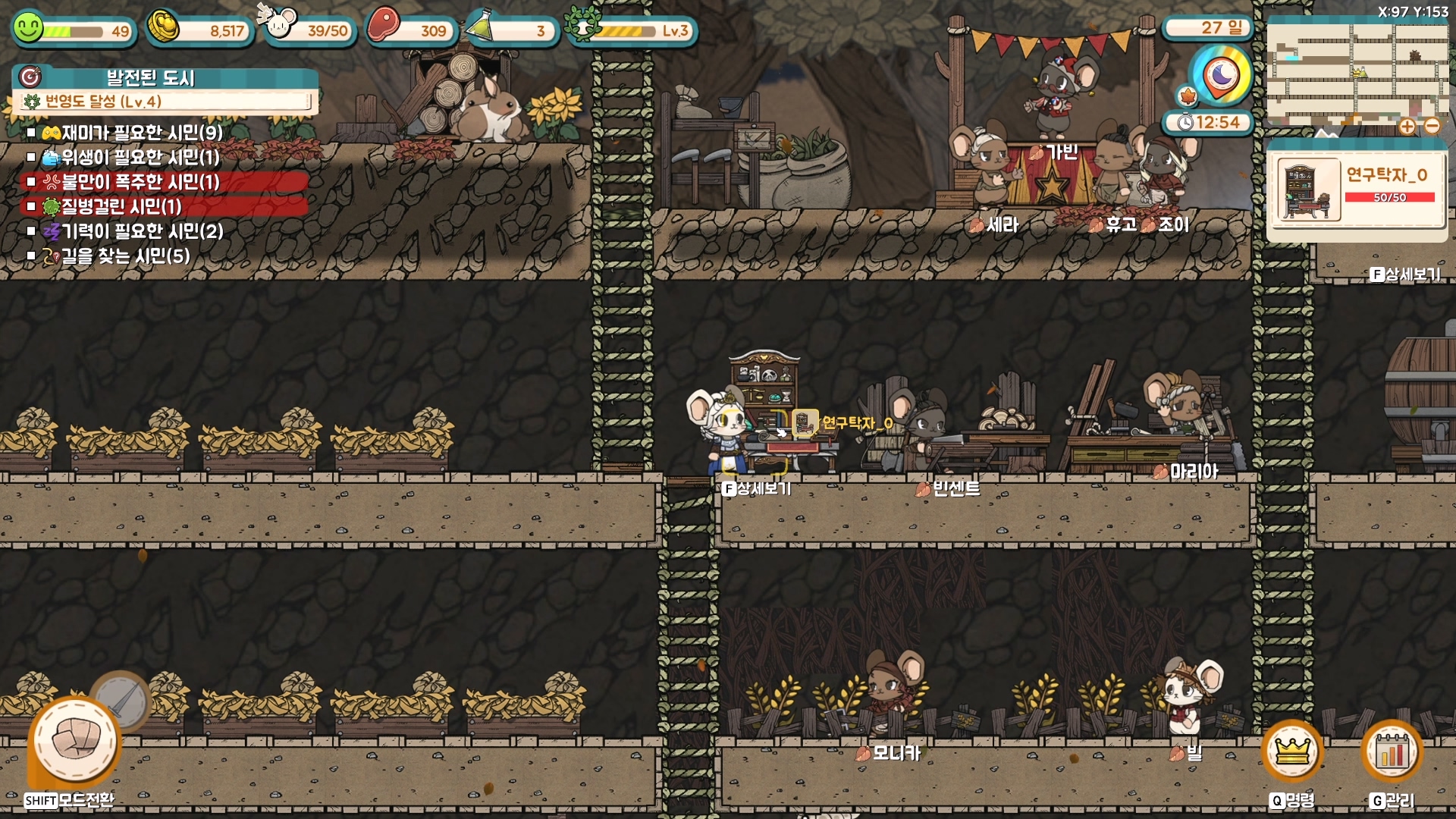Show the citizen with exploded discontent
The image size is (1456, 819).
[x=131, y=182]
